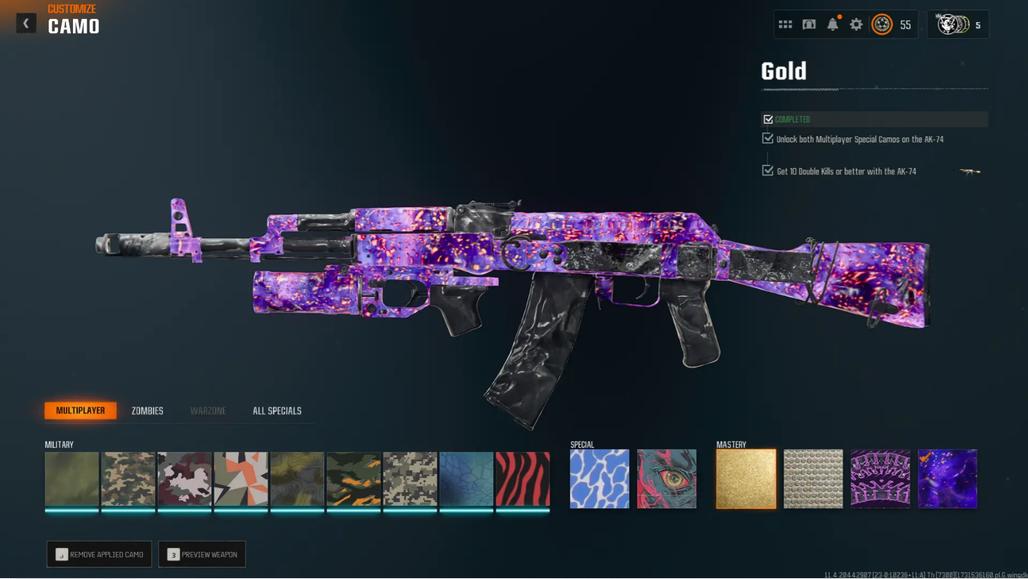1028x579 pixels.
Task: Pick the orange geometric splinter camo
Action: pyautogui.click(x=241, y=478)
